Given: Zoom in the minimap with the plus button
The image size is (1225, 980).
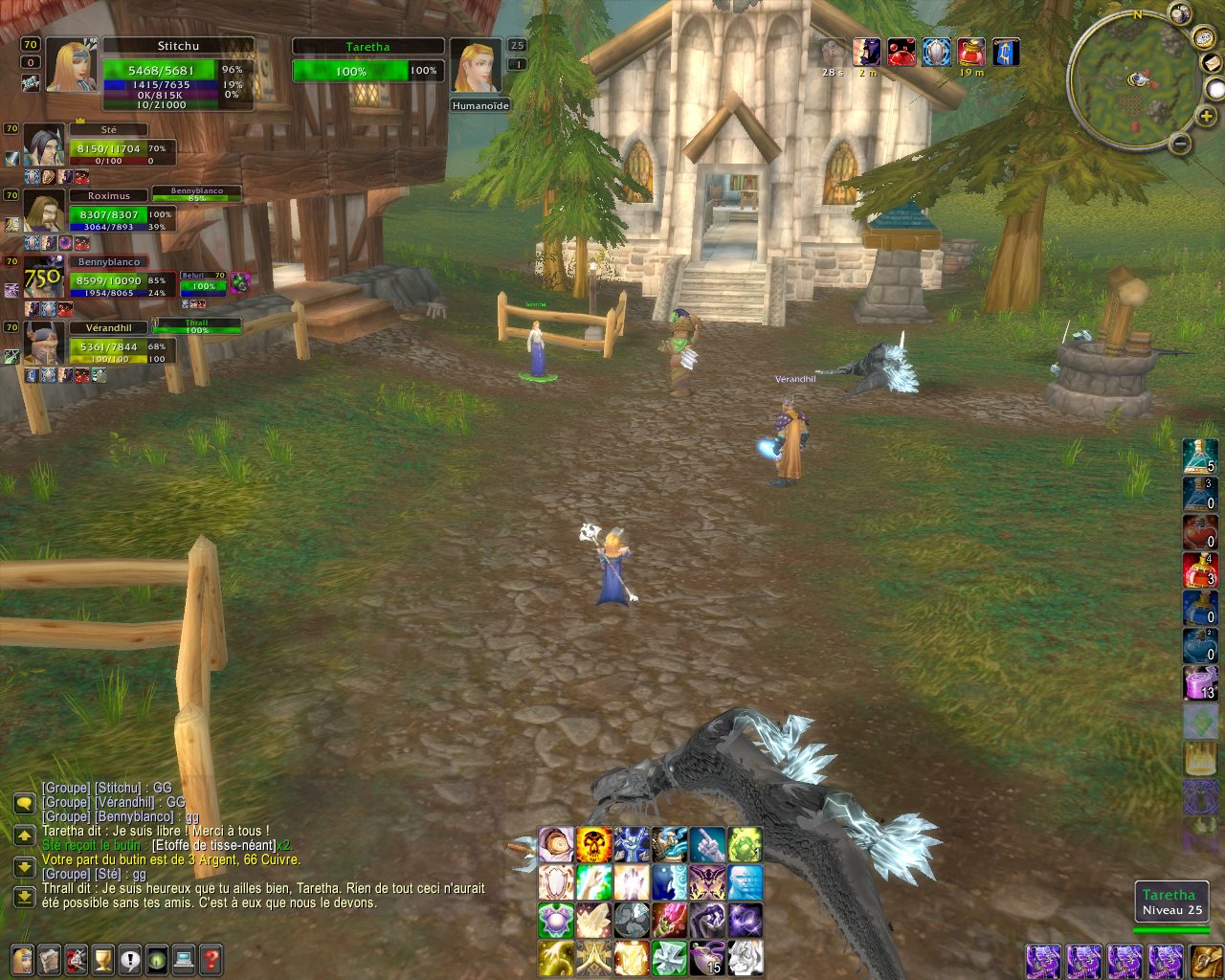Looking at the screenshot, I should (1208, 117).
